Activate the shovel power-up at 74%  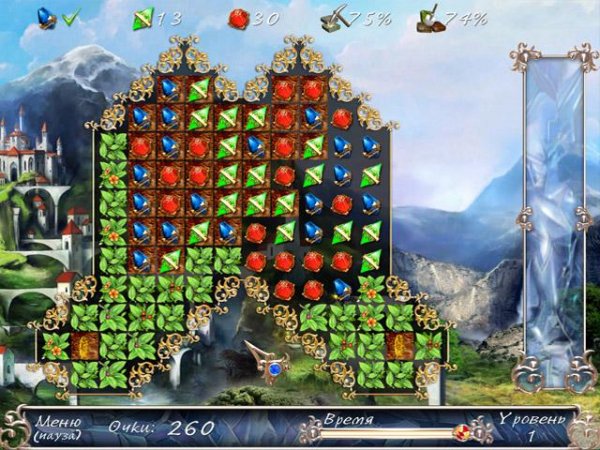(x=432, y=17)
